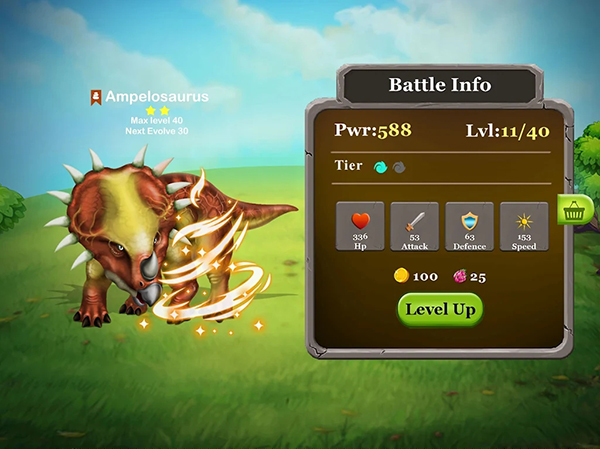Select the Hp heart stat tile
The width and height of the screenshot is (600, 449).
(x=361, y=226)
